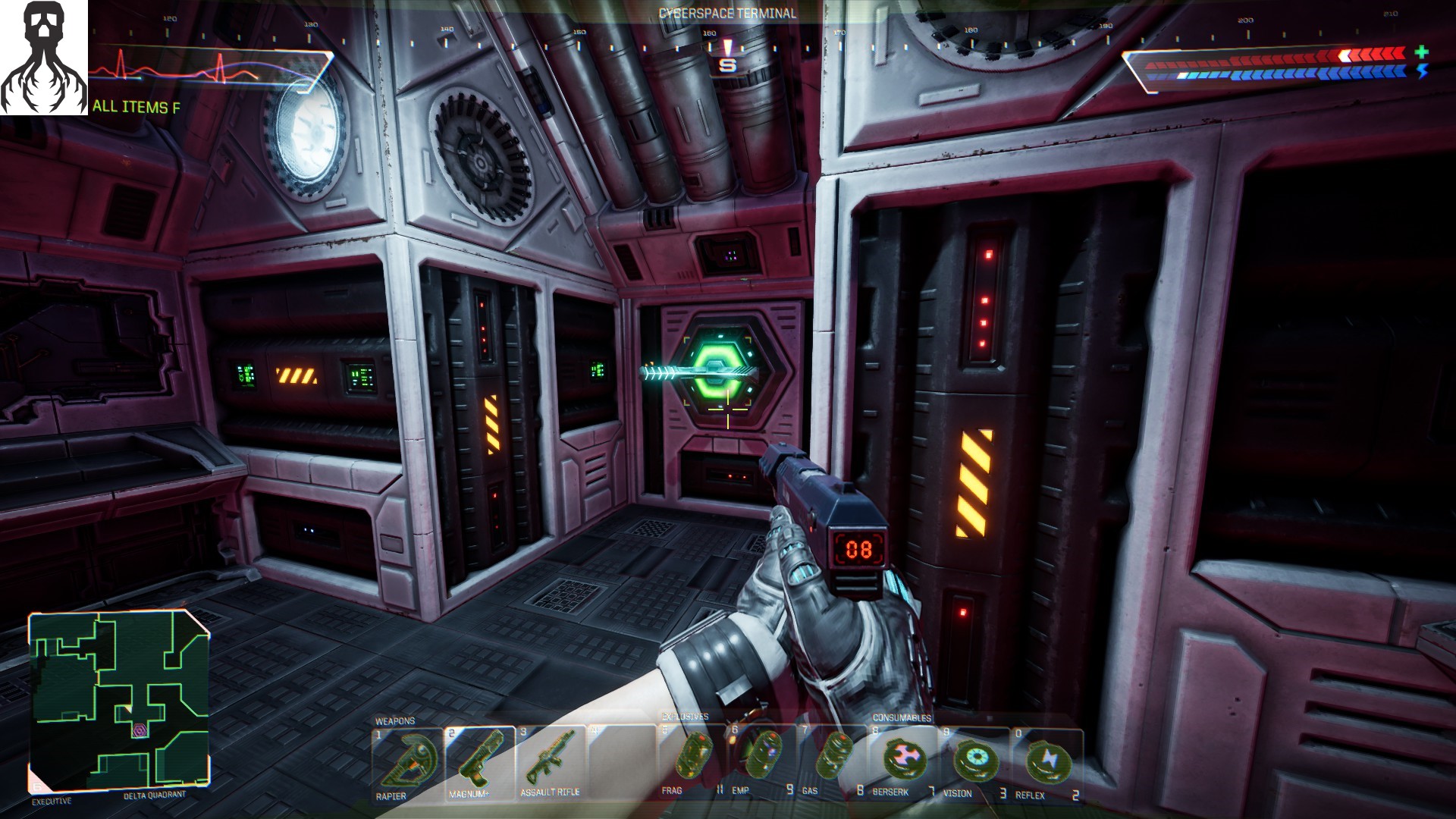The image size is (1456, 819).
Task: Equip the Magnum+ pistol slot
Action: [x=479, y=761]
